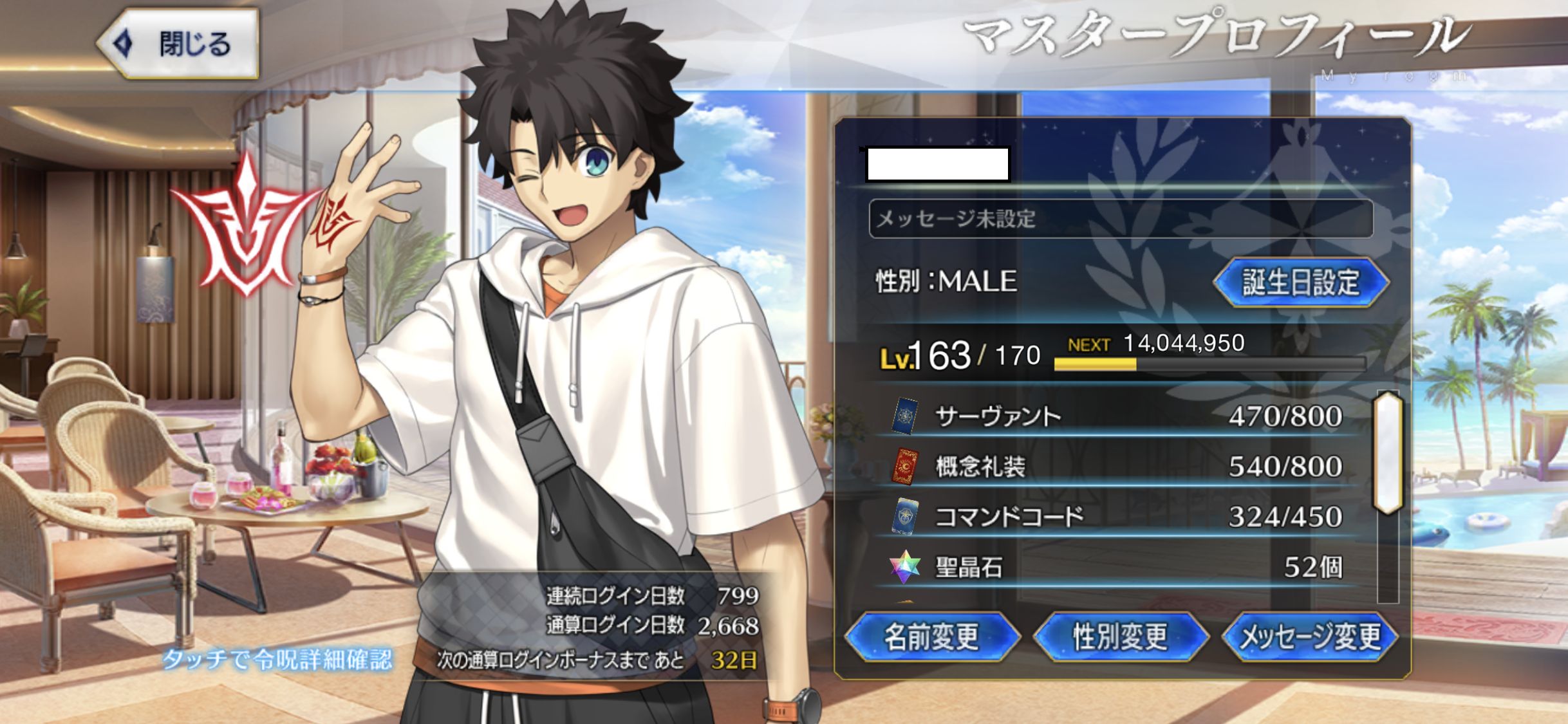This screenshot has height=724, width=1568.
Task: Close the Master Profile with 閉じる
Action: (x=179, y=44)
